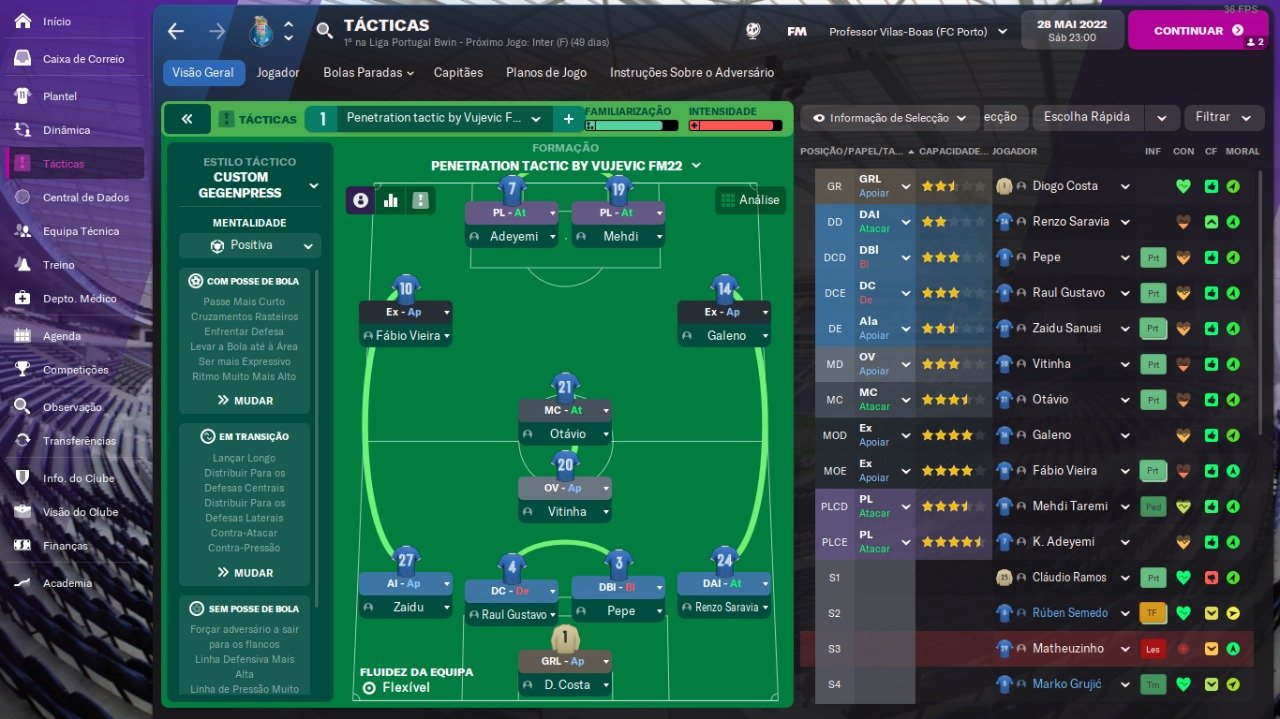Open Finanças in the sidebar
The height and width of the screenshot is (719, 1280).
[x=65, y=546]
